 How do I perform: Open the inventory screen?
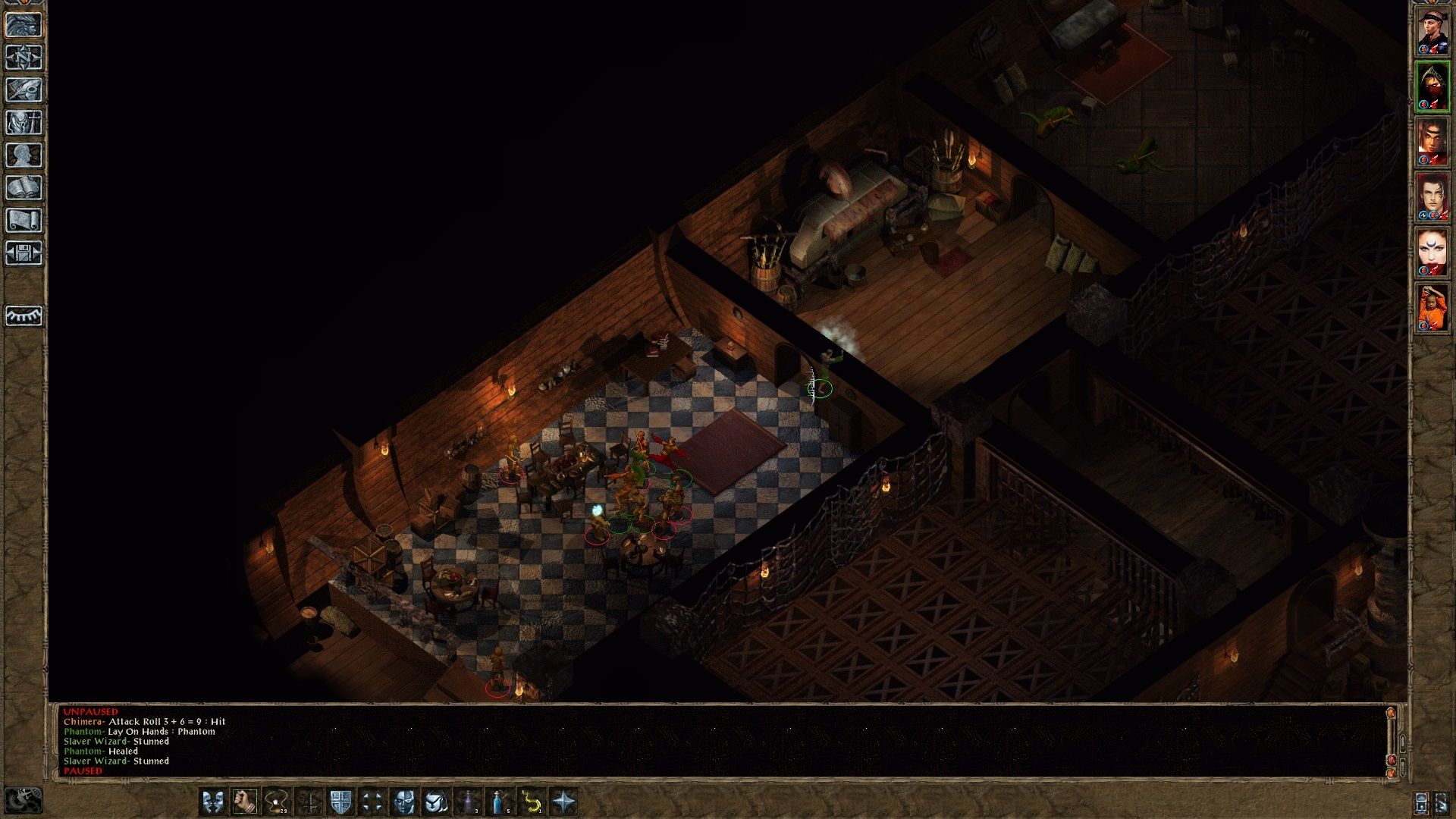pyautogui.click(x=24, y=123)
